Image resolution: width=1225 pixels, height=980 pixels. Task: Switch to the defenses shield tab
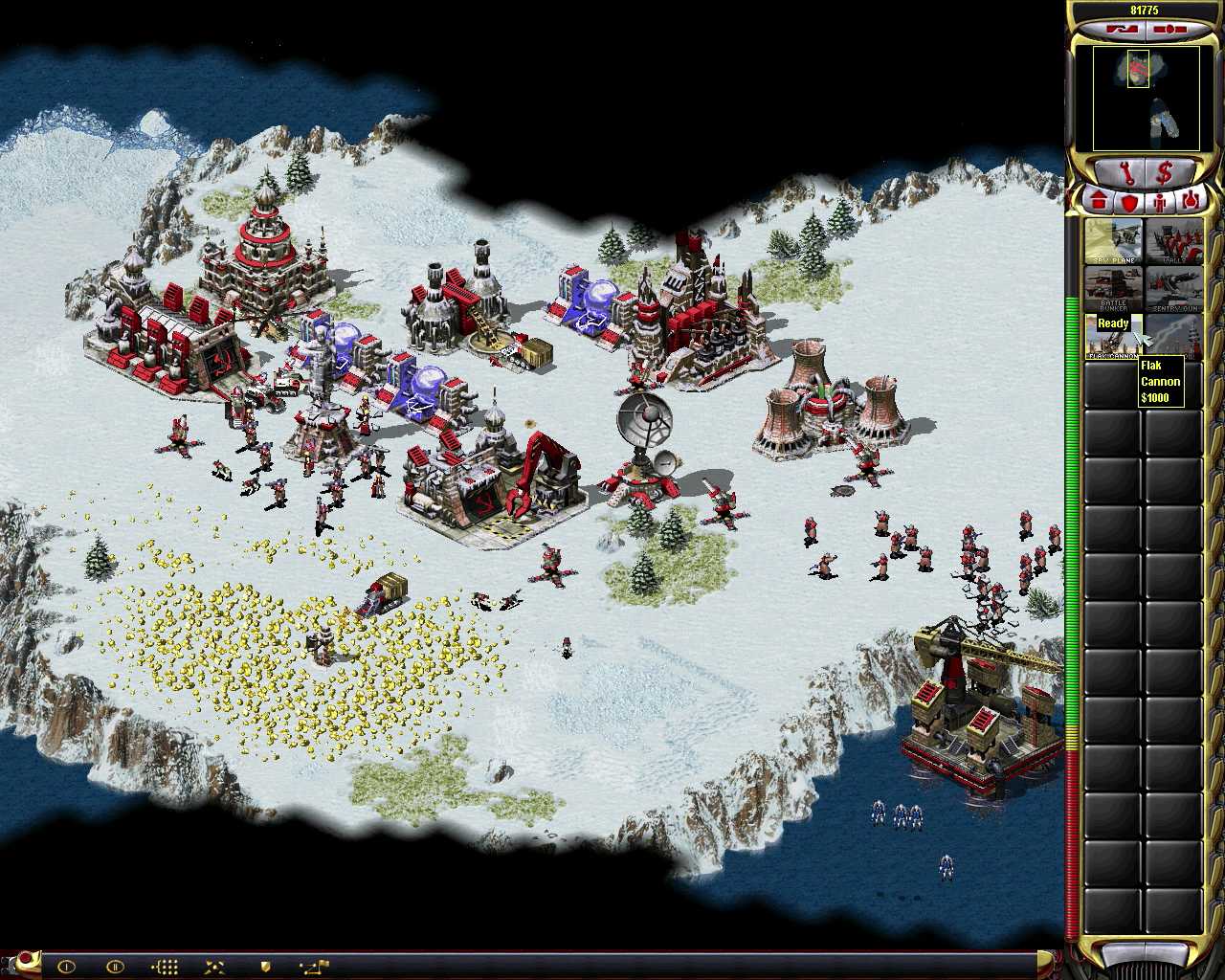click(x=1130, y=202)
